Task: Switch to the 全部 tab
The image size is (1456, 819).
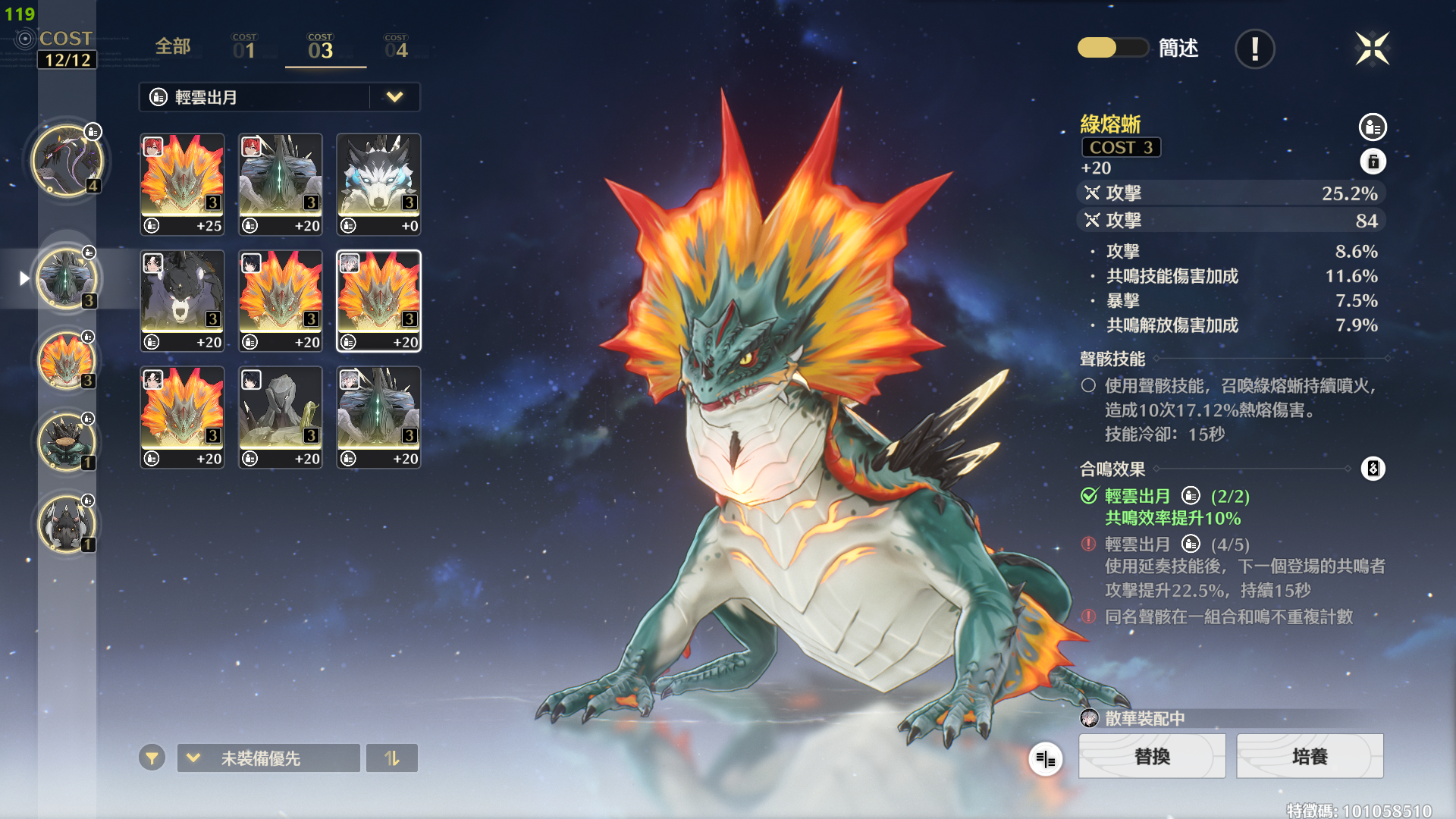Action: pos(173,47)
